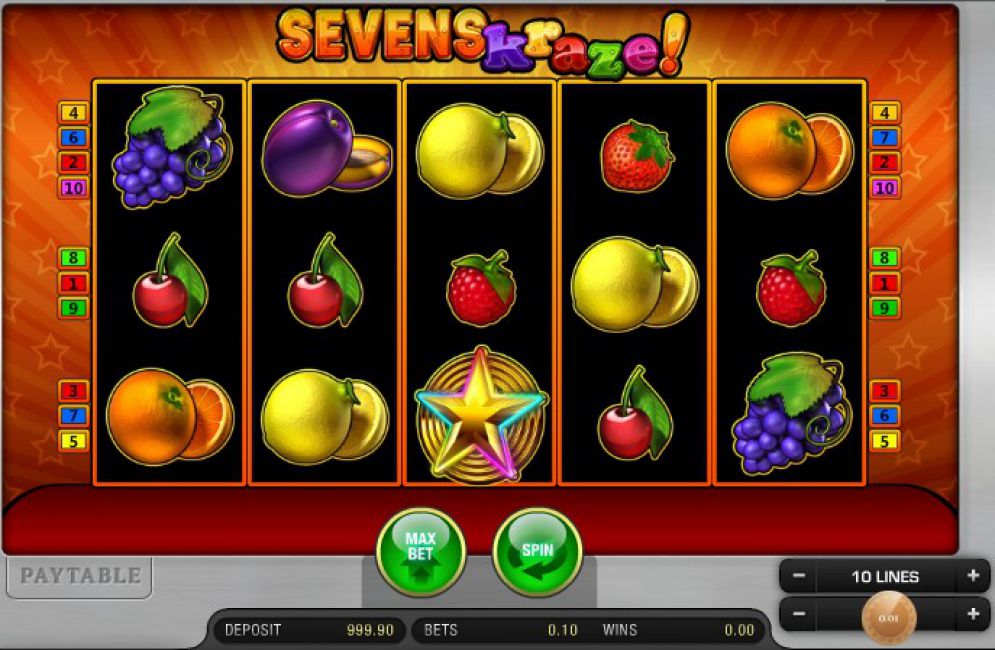Open the PAYTABLE
This screenshot has height=650, width=995.
[x=80, y=576]
